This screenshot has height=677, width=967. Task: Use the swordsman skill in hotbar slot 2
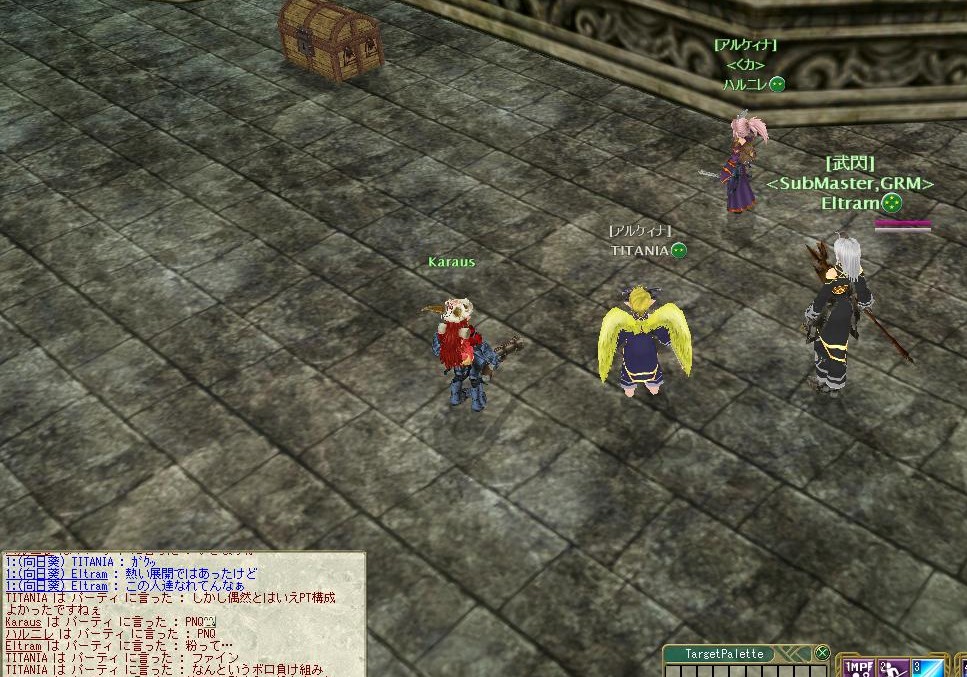pos(893,668)
